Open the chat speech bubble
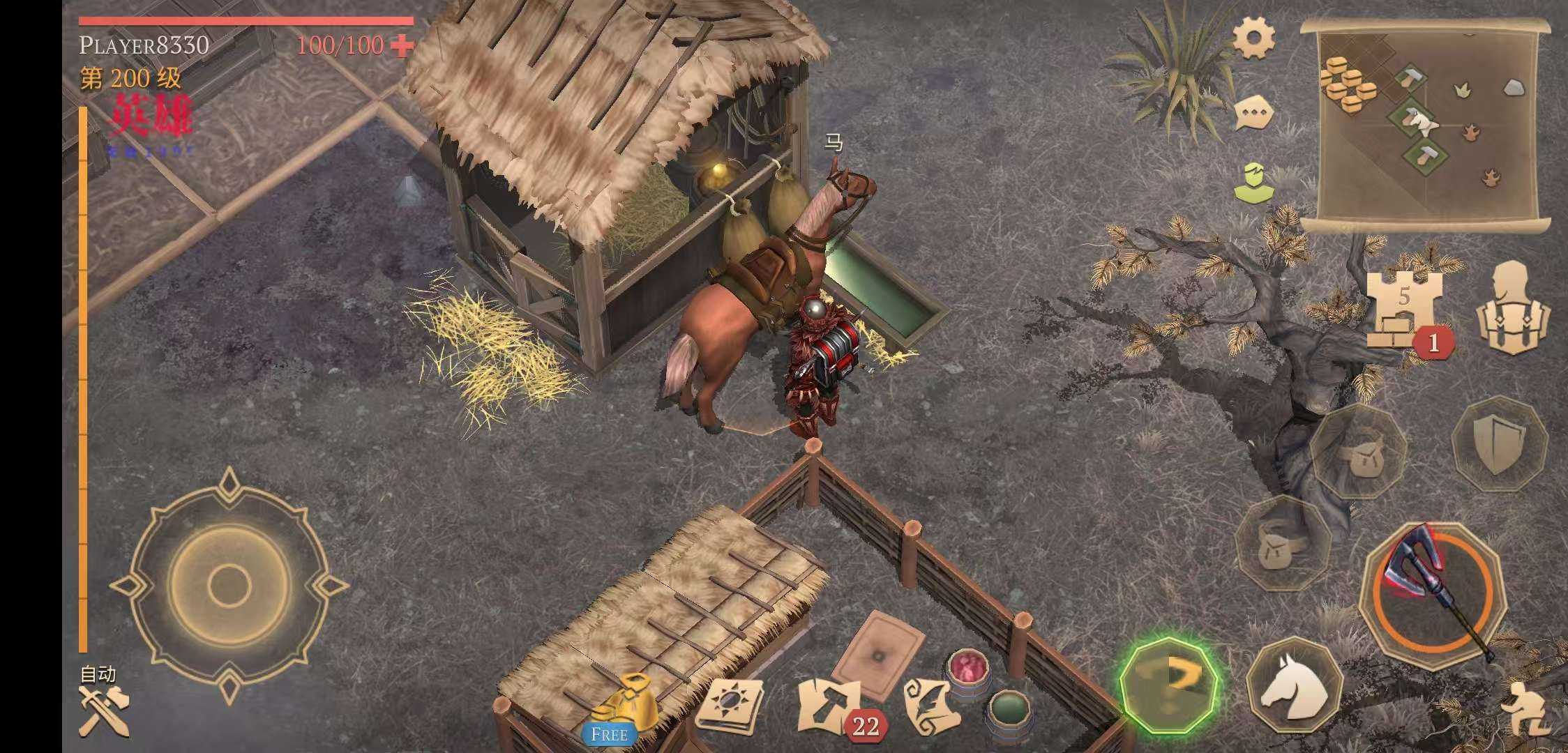Viewport: 1568px width, 753px height. [1253, 113]
